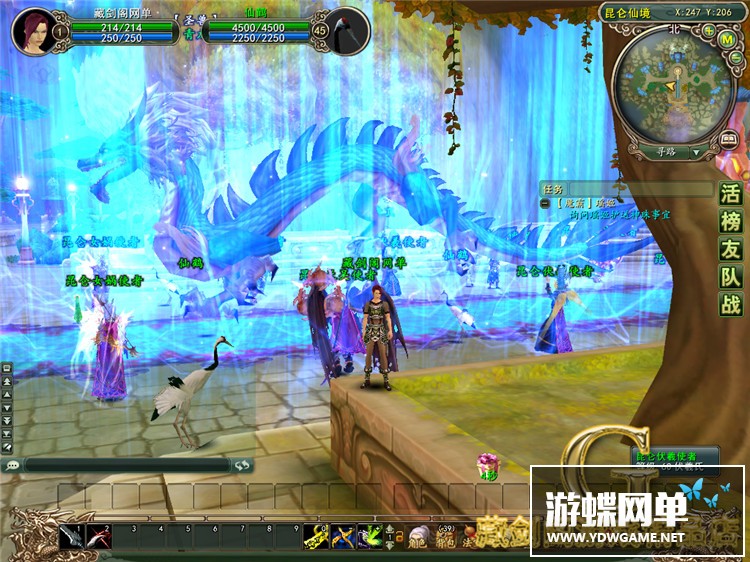750x562 pixels.
Task: Open the dropdown arrow beside 寻路
Action: pyautogui.click(x=697, y=152)
